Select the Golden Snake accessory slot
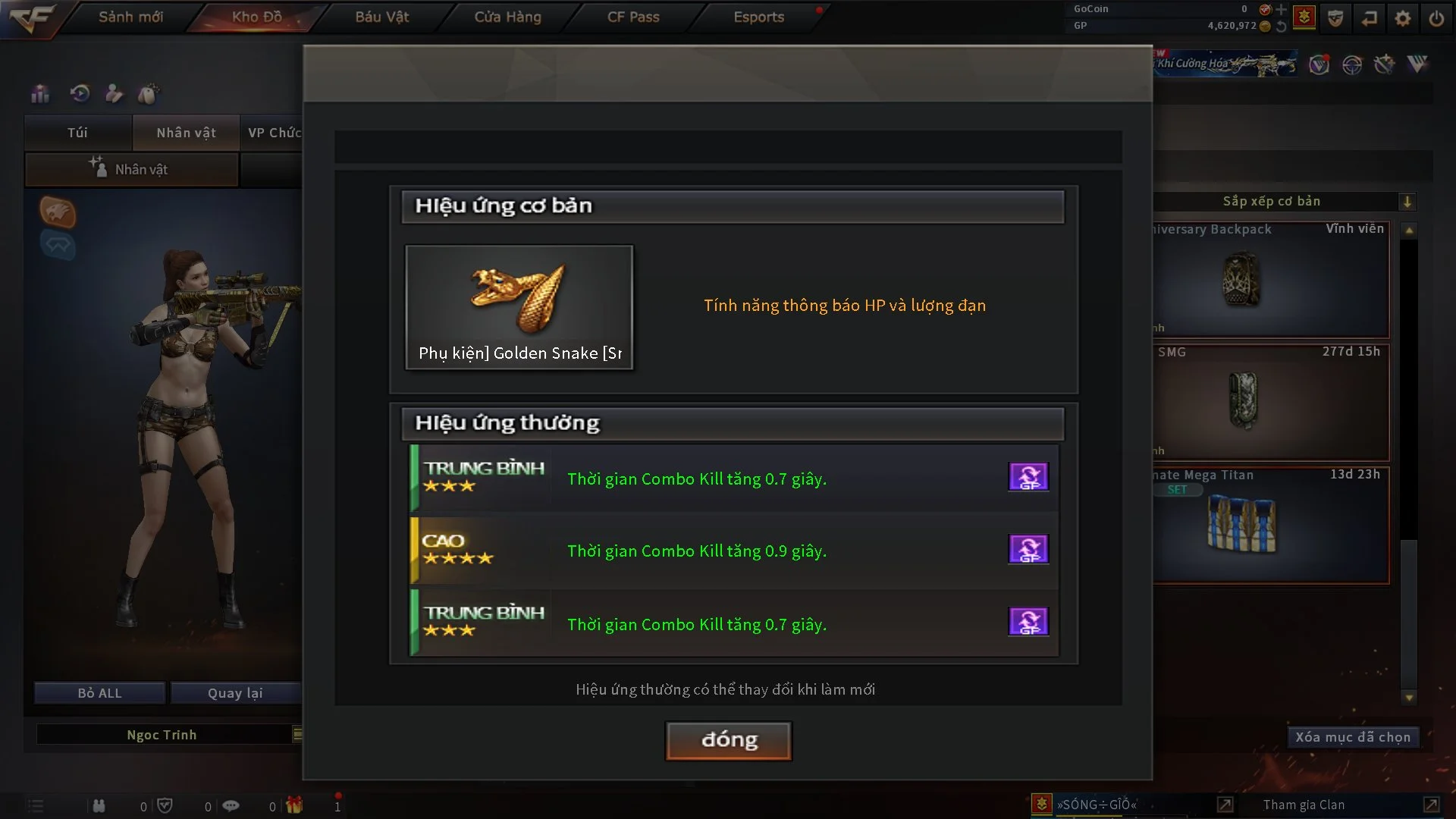 pos(519,307)
